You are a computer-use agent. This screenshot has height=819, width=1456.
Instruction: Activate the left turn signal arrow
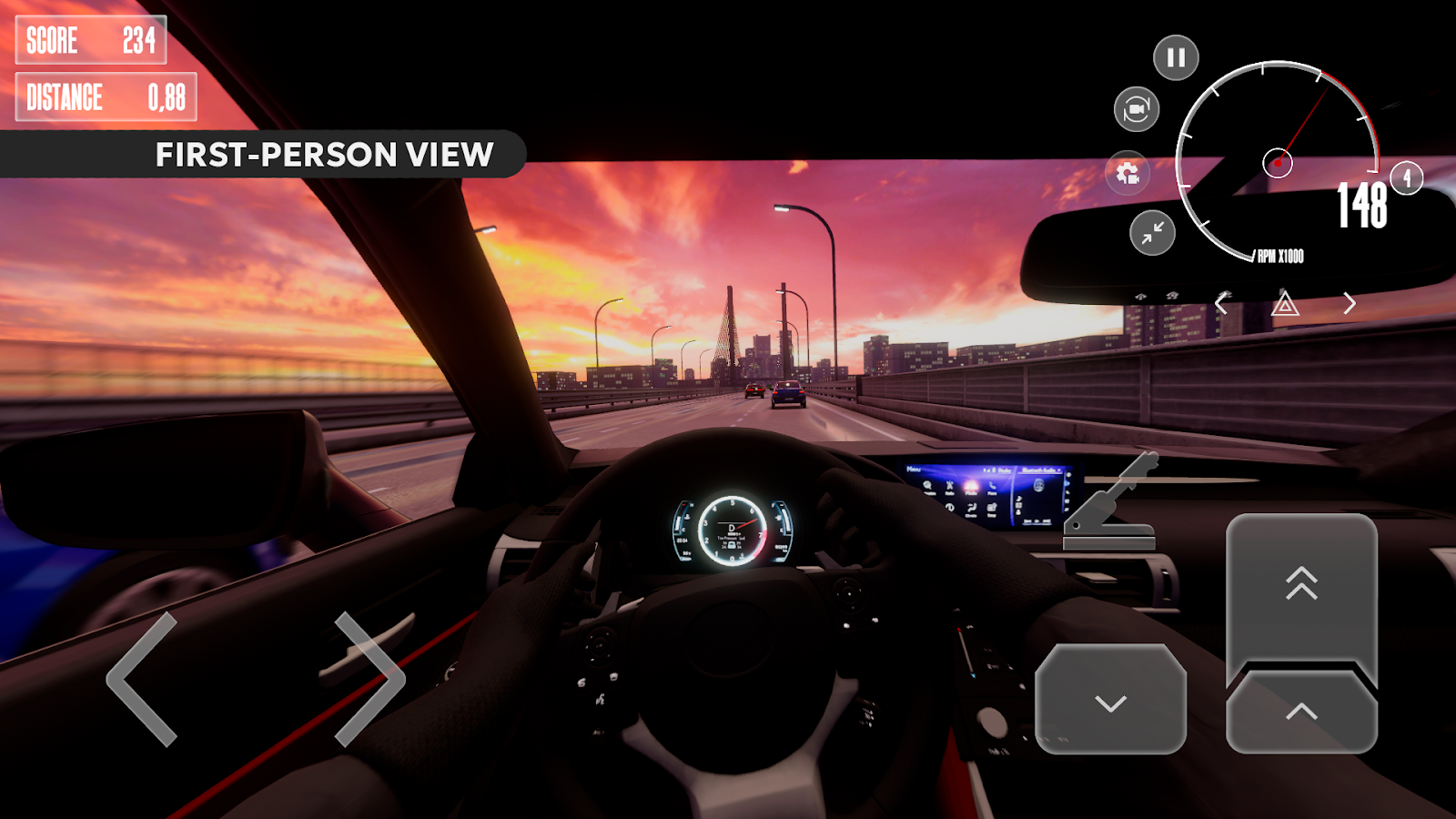pyautogui.click(x=1222, y=303)
